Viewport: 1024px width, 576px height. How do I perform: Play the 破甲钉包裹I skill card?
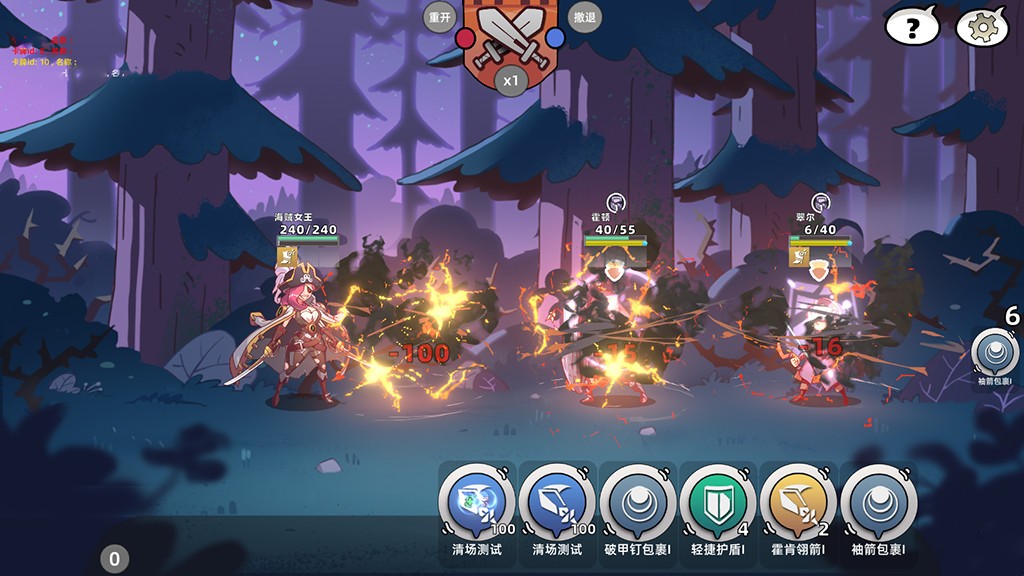[637, 503]
